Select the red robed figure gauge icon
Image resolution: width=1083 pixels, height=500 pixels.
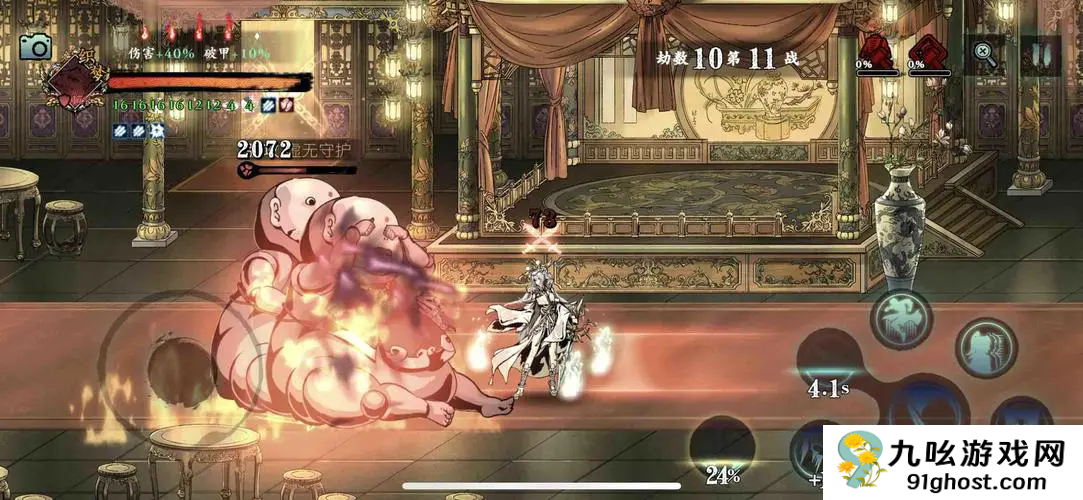875,48
